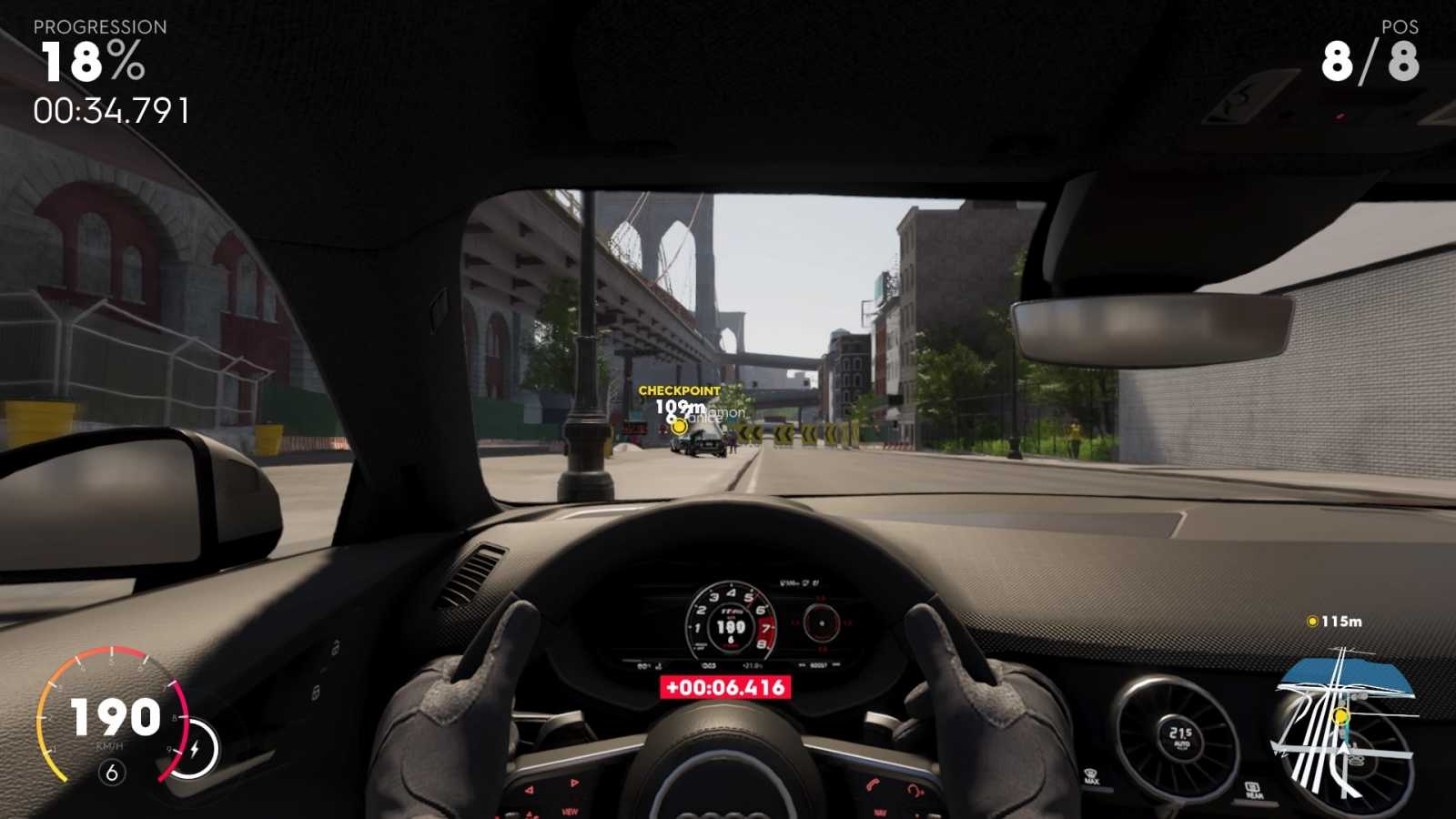Toggle the REAR window defroster

[1253, 790]
